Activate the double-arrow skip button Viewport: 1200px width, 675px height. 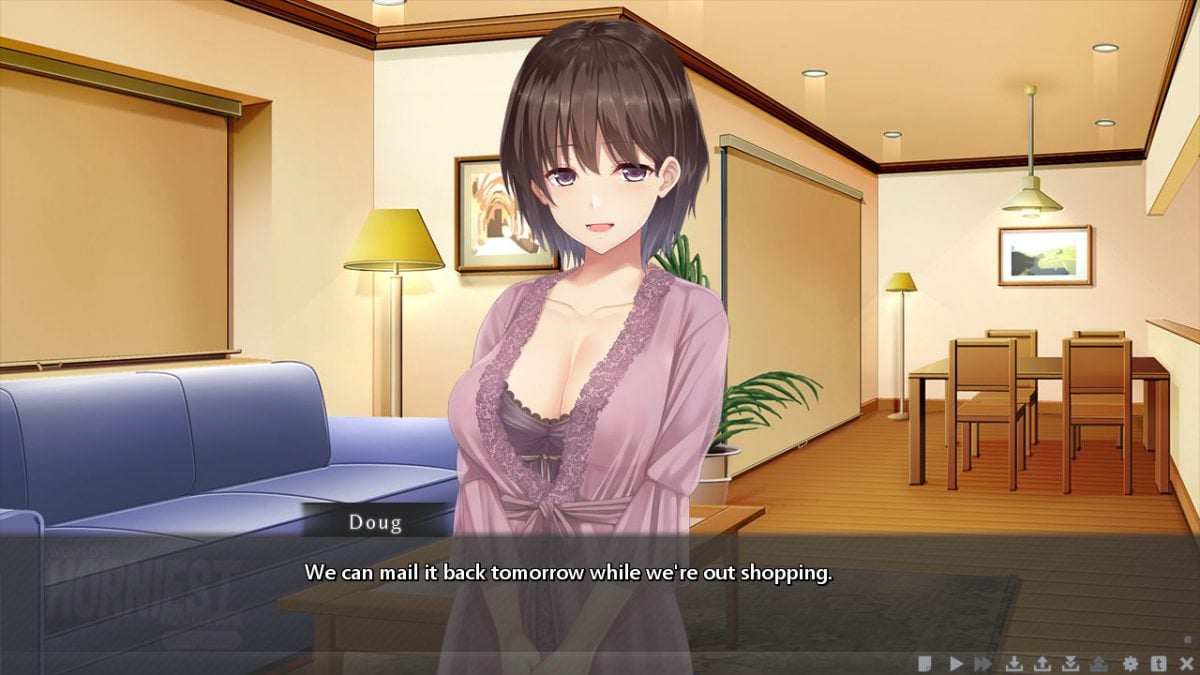984,662
